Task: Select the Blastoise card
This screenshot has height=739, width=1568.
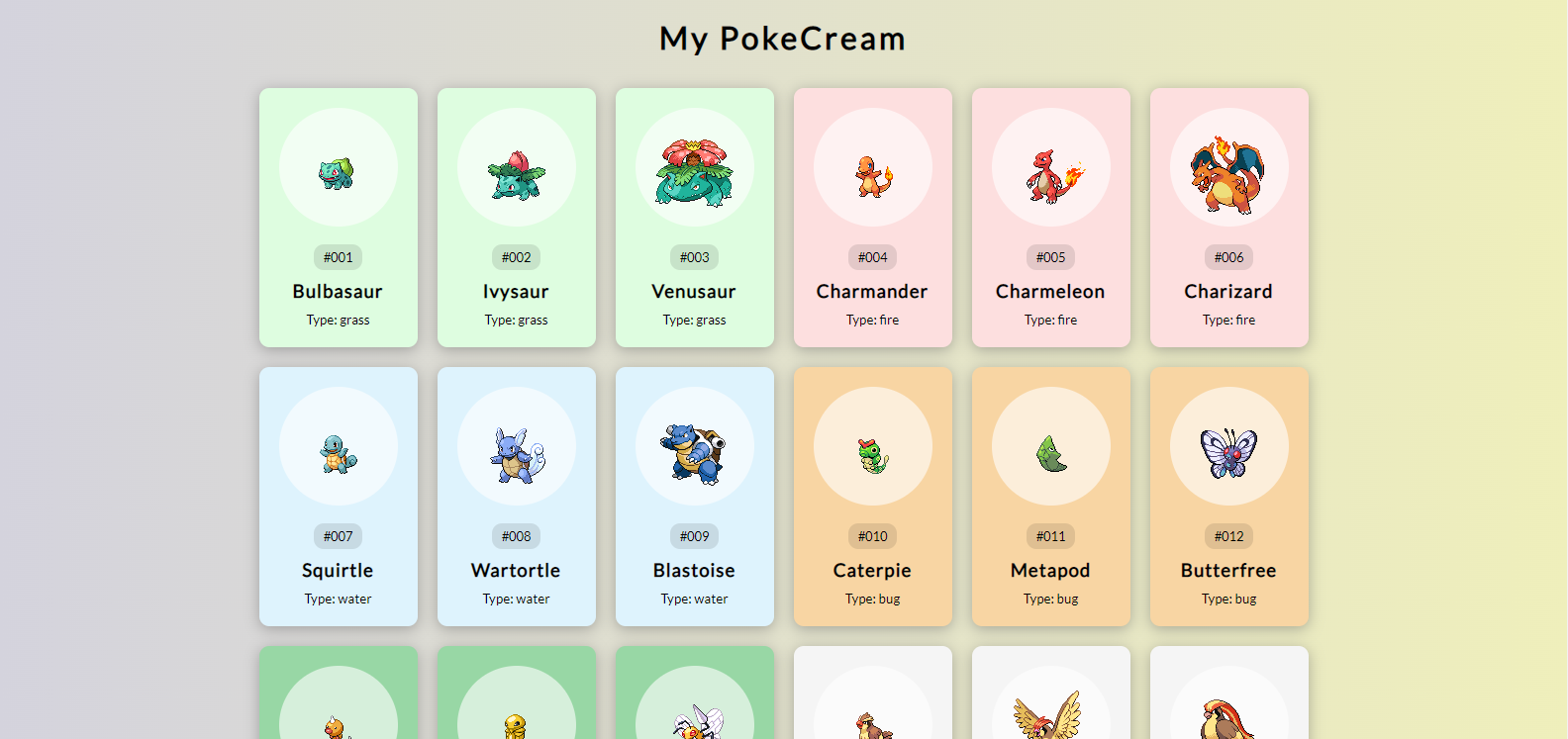Action: (694, 497)
